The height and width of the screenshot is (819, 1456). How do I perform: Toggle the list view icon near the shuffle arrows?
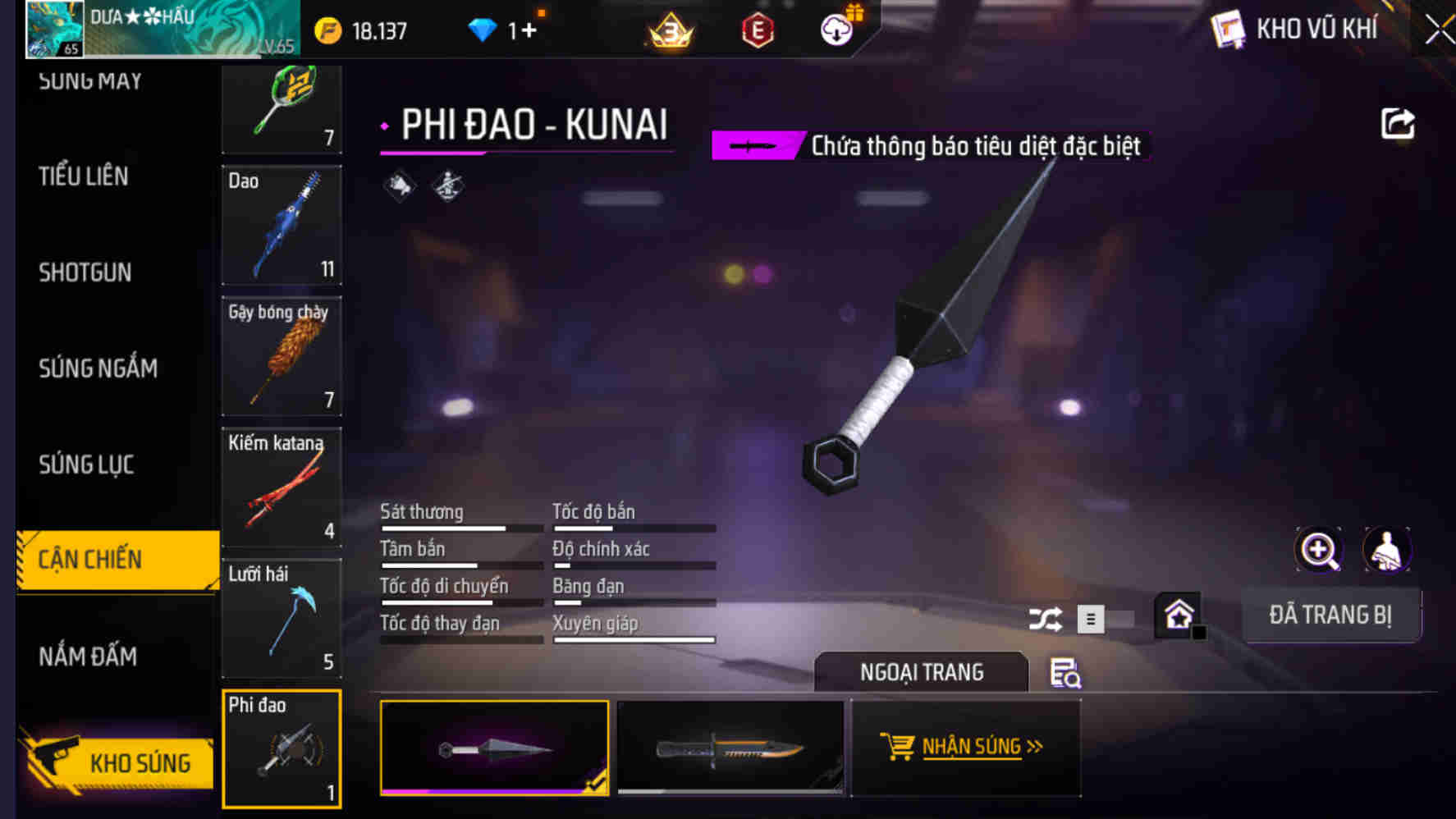pos(1092,620)
